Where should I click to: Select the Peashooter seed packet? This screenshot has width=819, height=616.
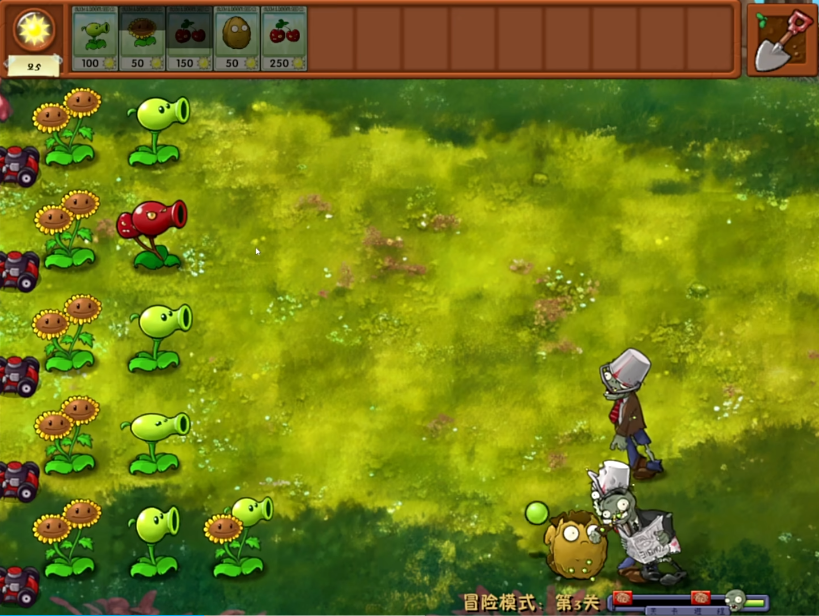[x=95, y=39]
